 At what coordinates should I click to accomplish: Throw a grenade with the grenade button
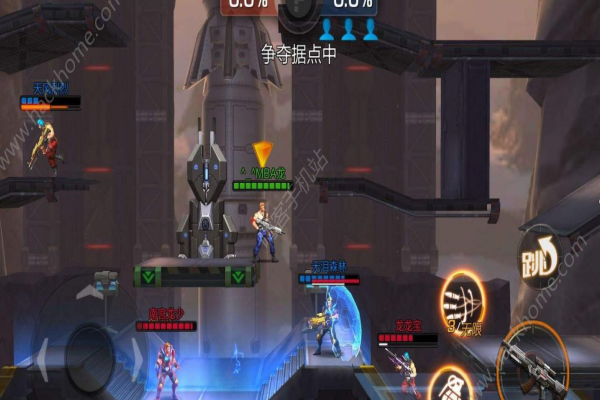pos(452,385)
